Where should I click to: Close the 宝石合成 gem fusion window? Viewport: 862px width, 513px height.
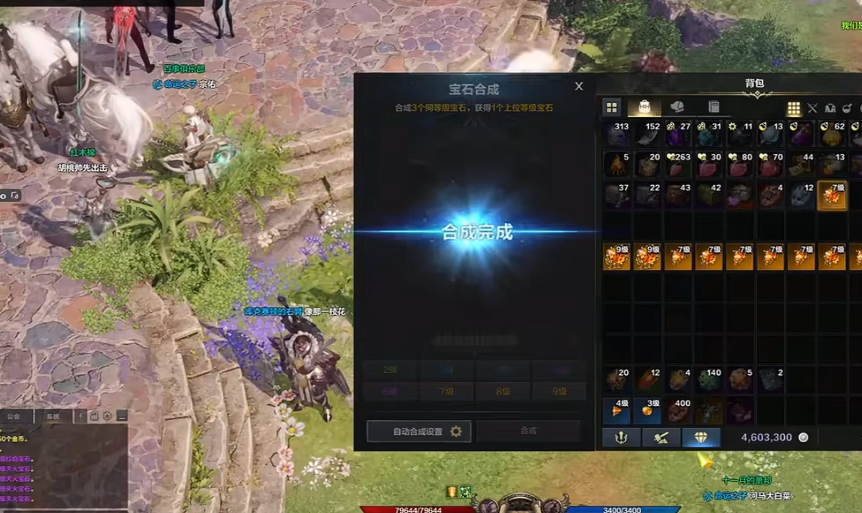pos(579,87)
